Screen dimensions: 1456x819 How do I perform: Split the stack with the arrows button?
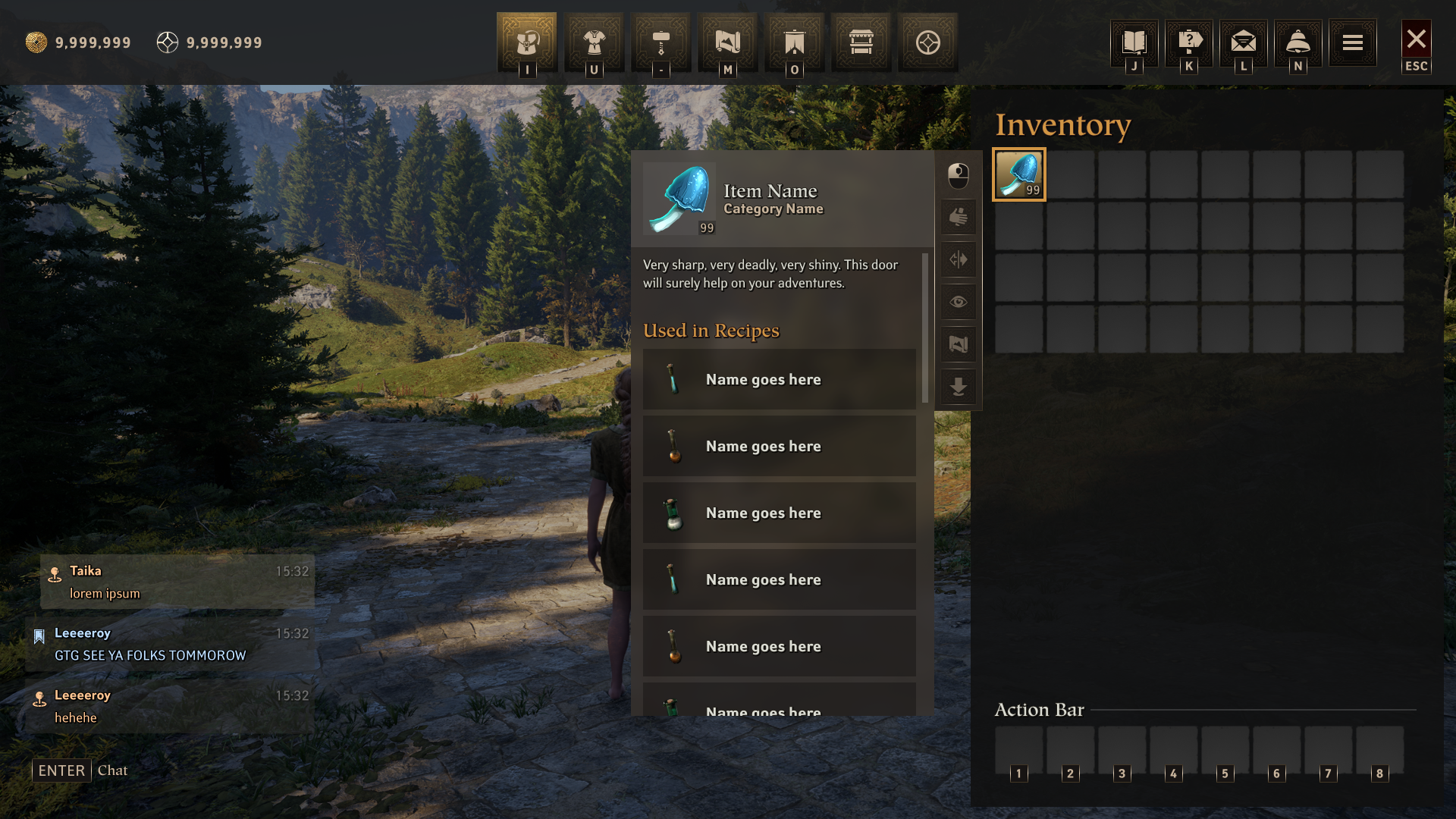[959, 260]
